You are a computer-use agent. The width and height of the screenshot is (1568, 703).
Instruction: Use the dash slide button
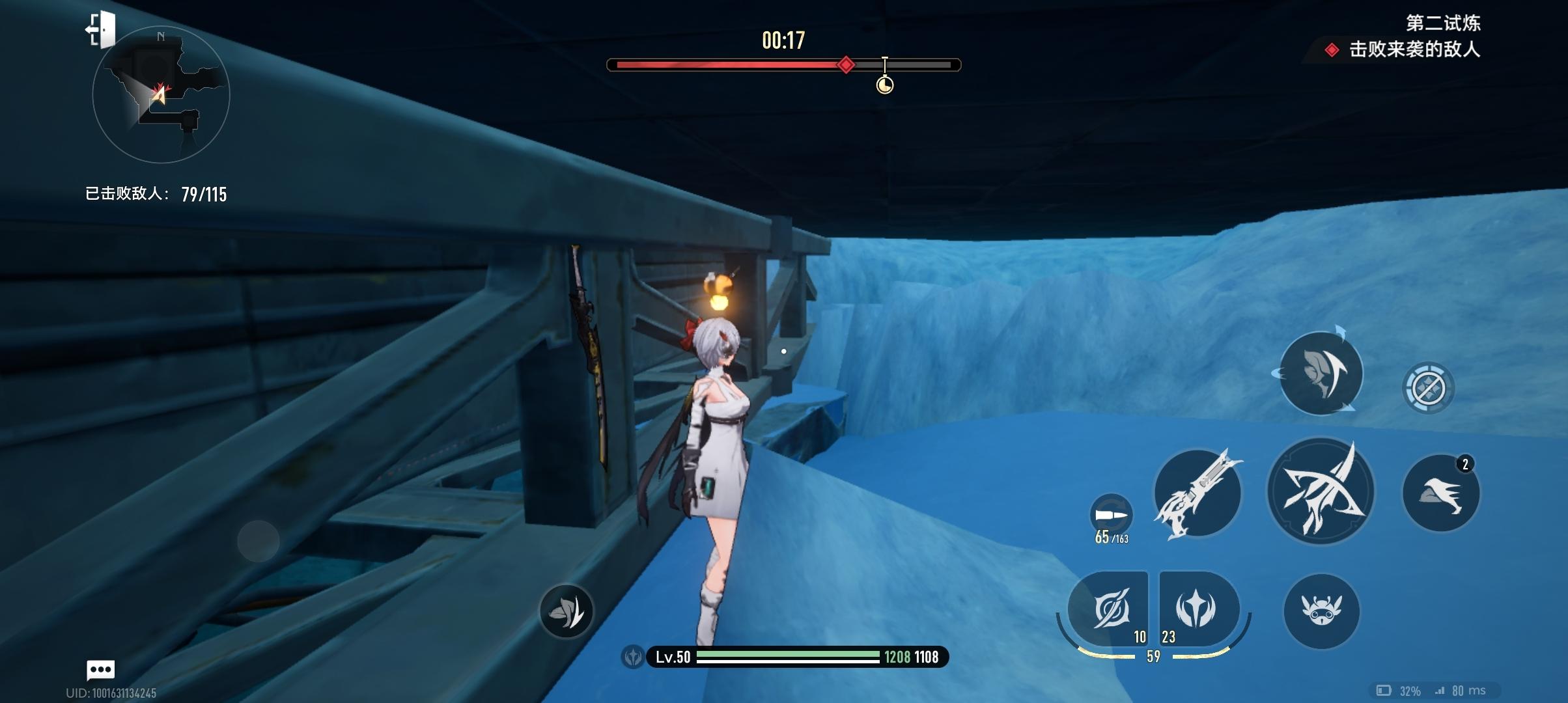click(x=1440, y=493)
